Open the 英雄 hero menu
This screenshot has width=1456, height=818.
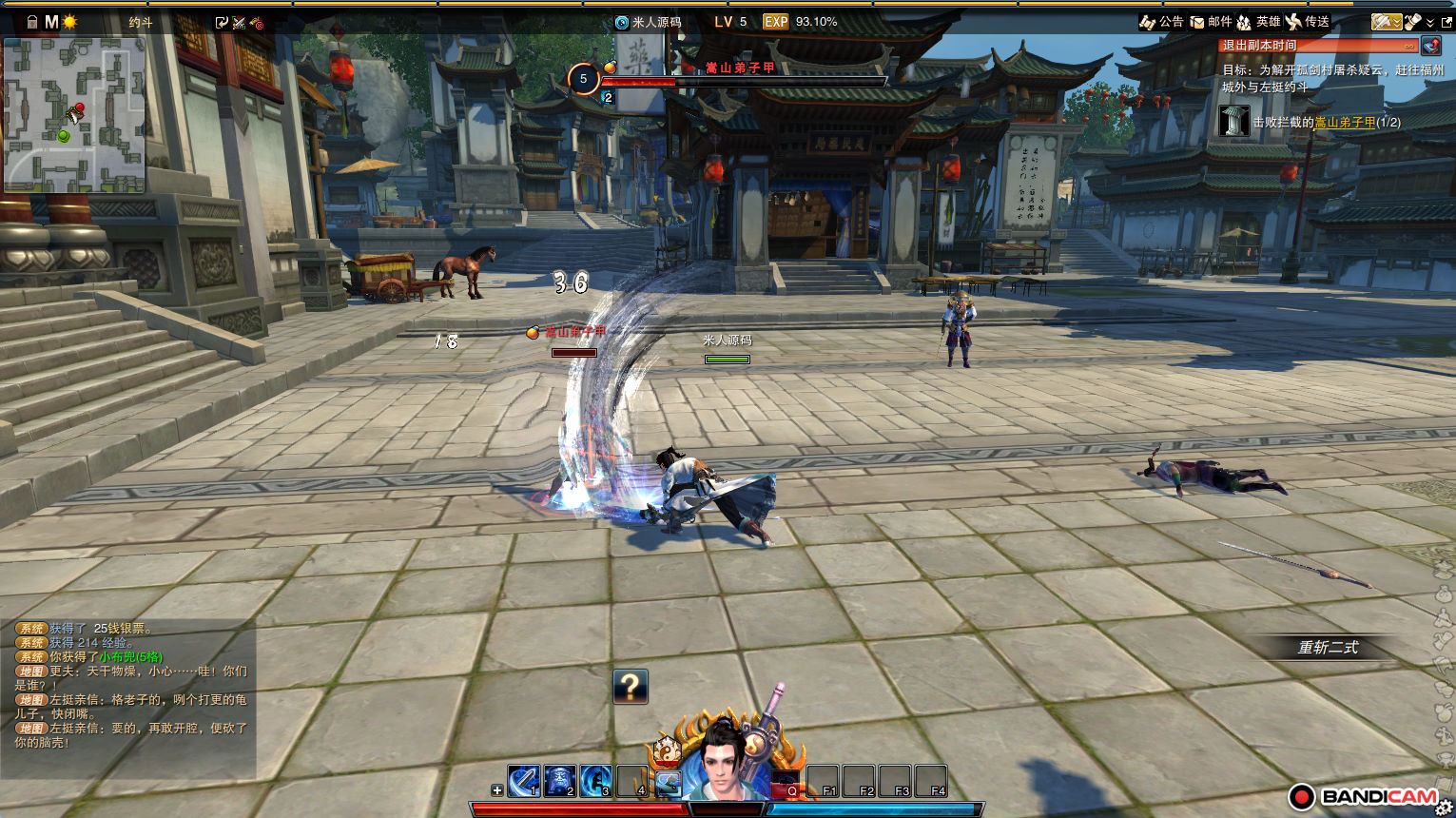1257,22
